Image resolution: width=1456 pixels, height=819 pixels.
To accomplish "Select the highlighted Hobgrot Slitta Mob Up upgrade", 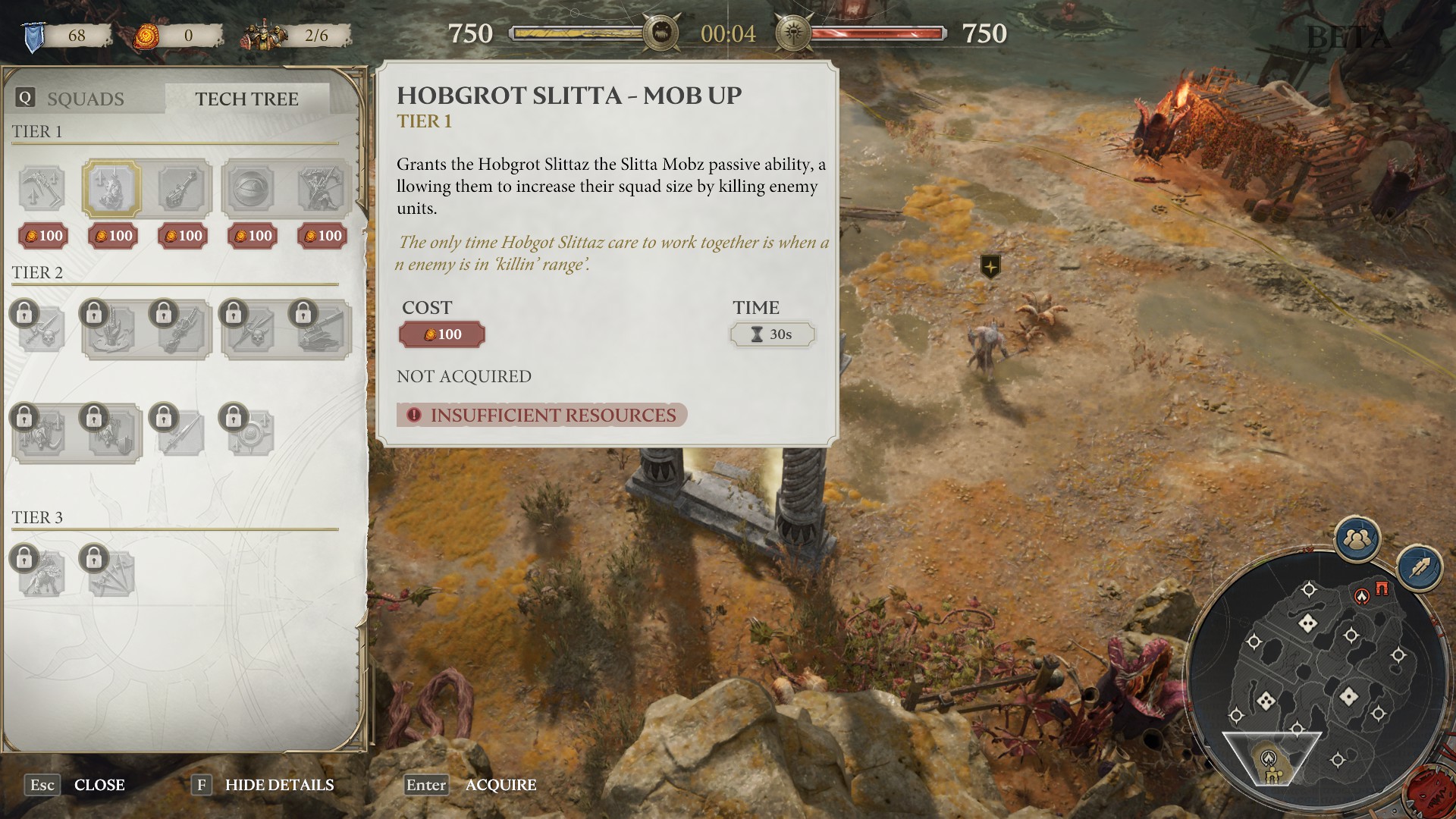I will point(111,188).
